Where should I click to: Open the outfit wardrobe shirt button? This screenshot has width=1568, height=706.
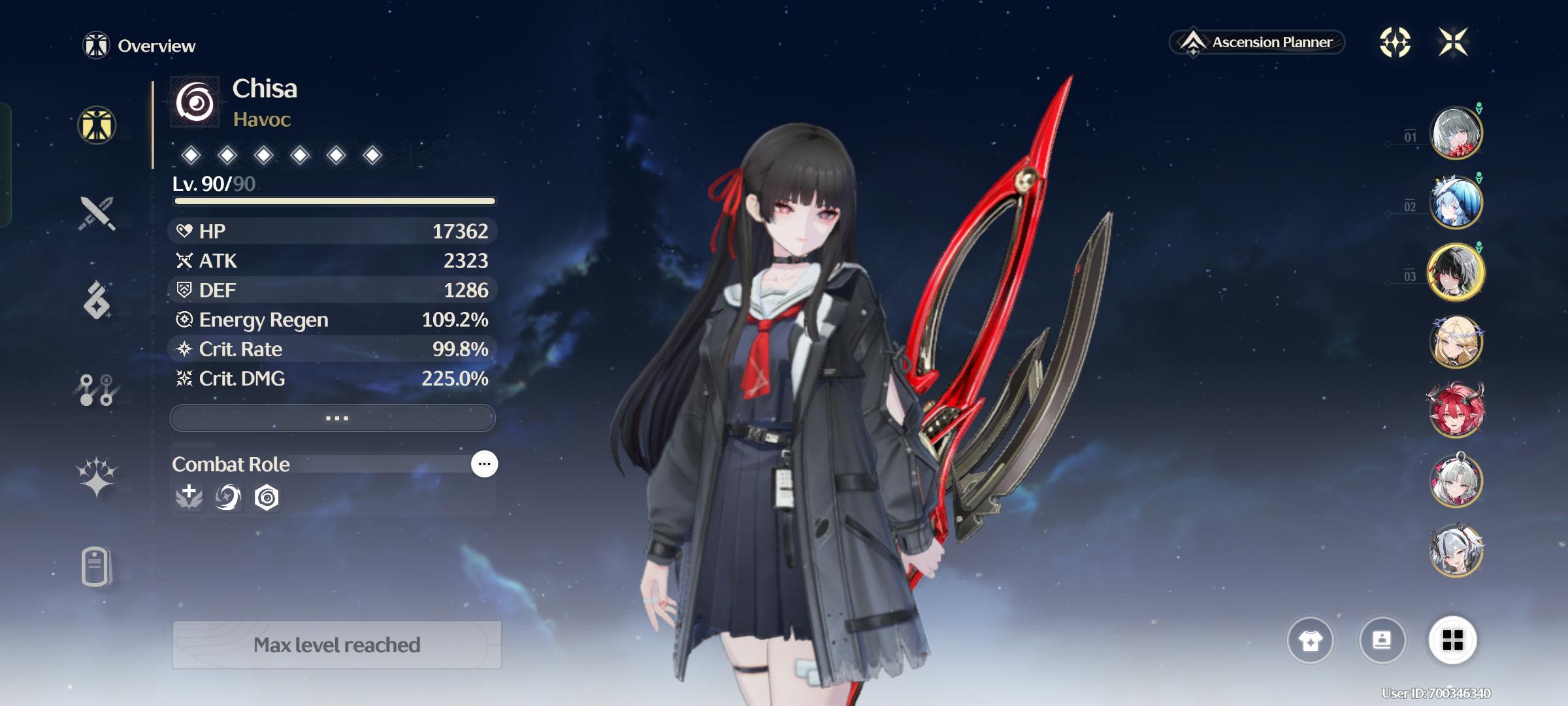click(x=1310, y=641)
